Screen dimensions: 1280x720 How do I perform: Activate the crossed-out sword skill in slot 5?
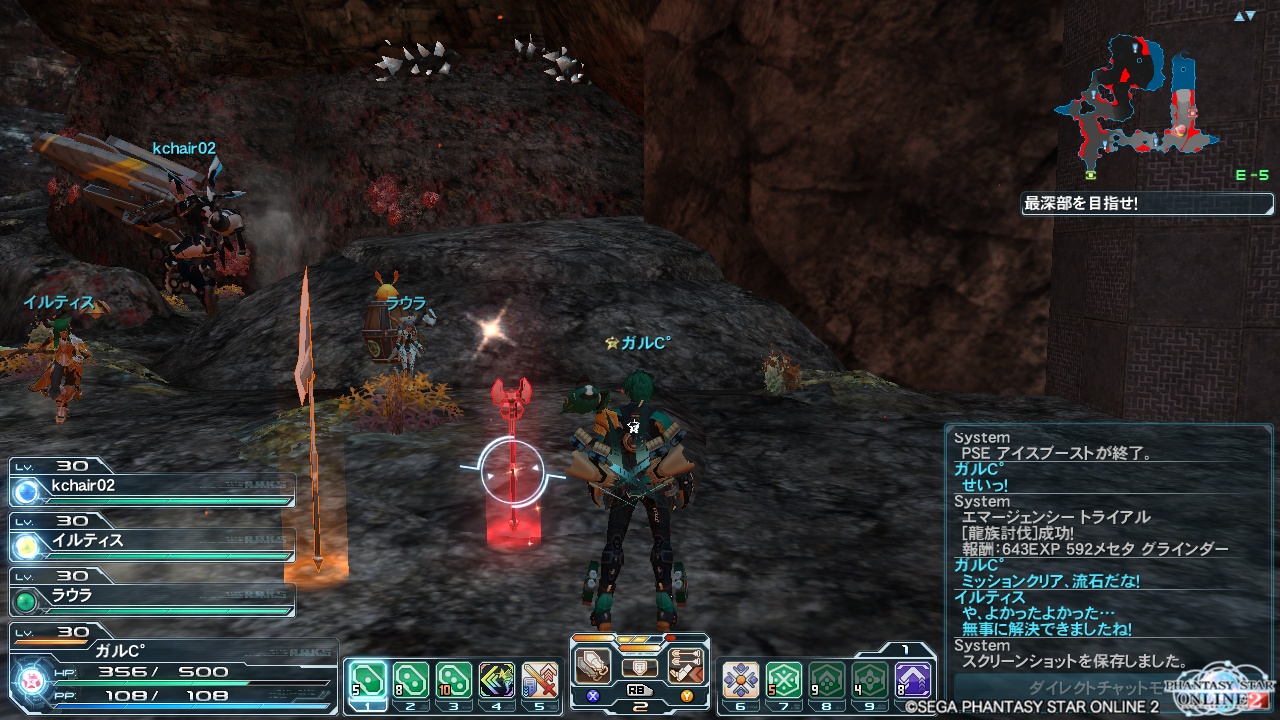pyautogui.click(x=540, y=680)
